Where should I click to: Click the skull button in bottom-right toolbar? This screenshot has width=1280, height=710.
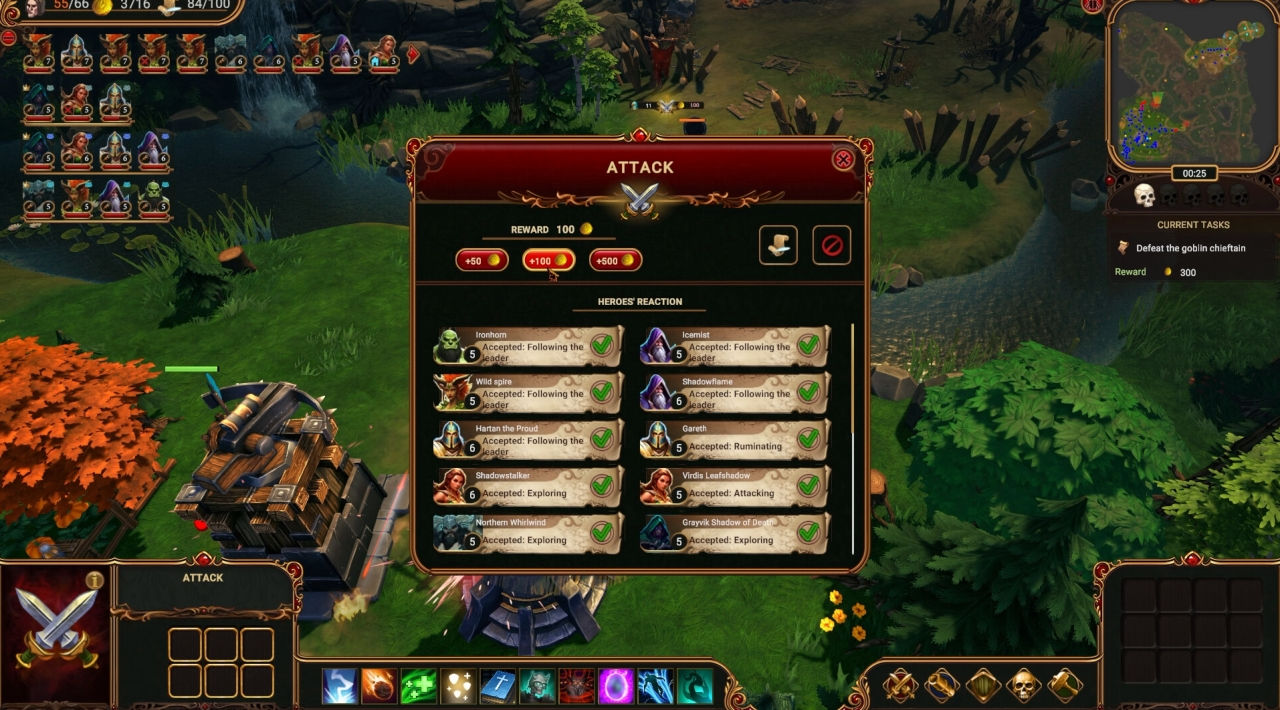[x=1023, y=686]
